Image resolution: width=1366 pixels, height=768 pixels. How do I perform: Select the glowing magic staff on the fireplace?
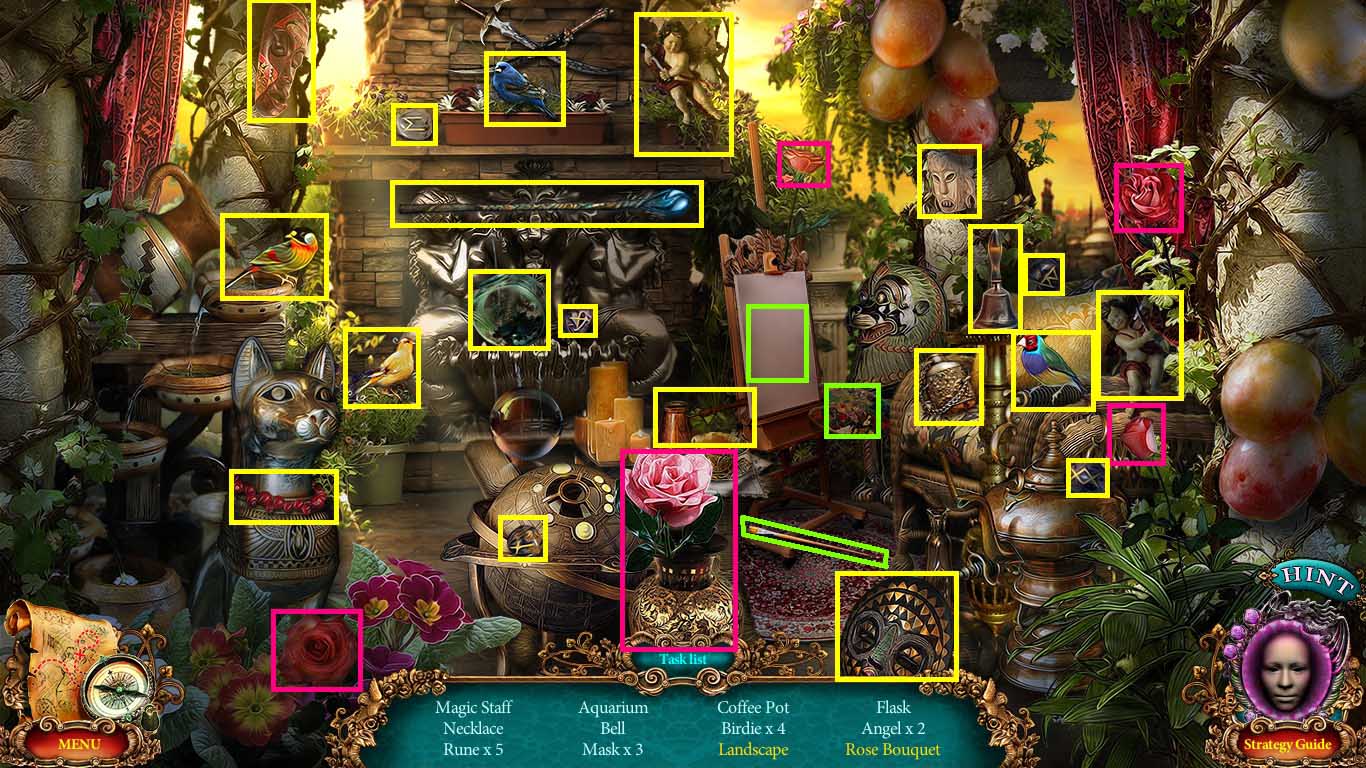548,202
